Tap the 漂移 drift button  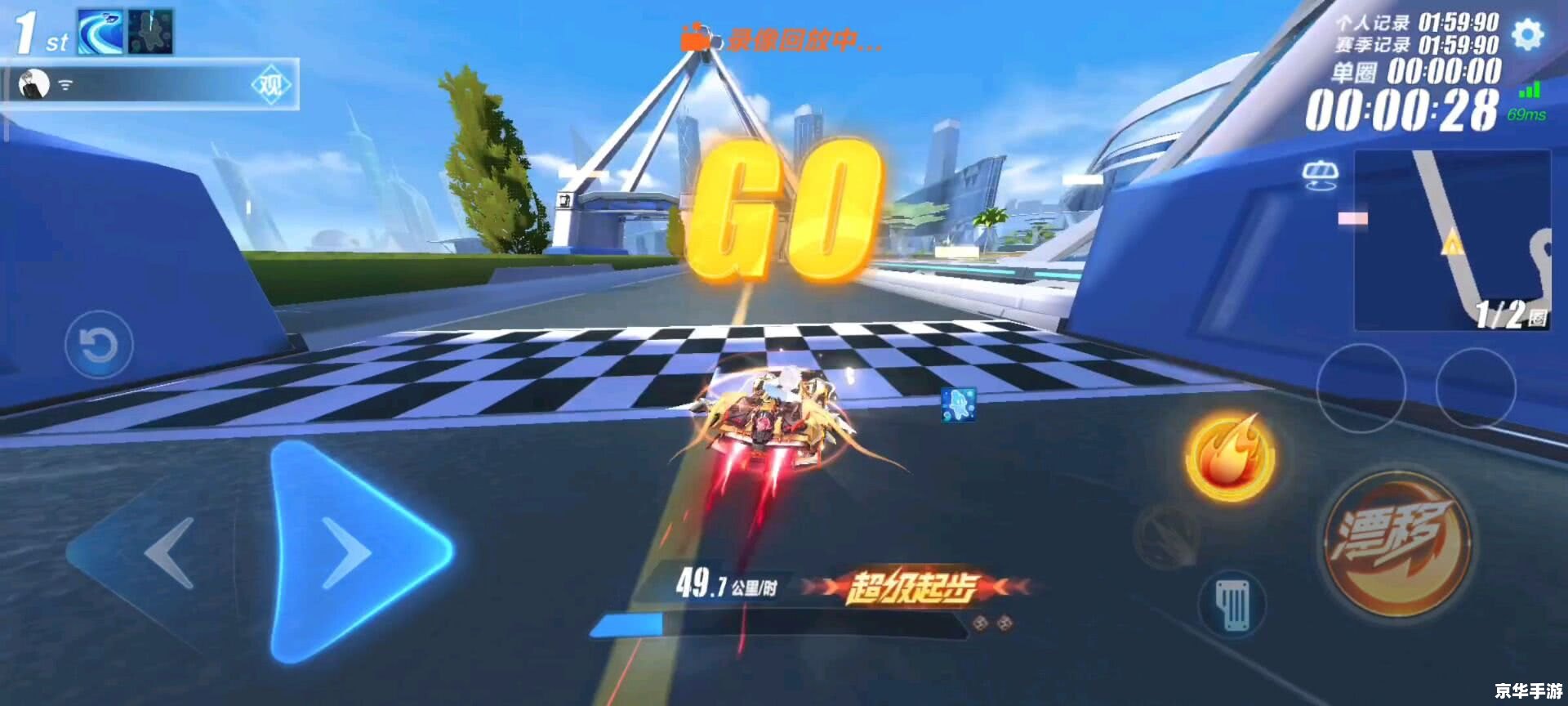1397,545
